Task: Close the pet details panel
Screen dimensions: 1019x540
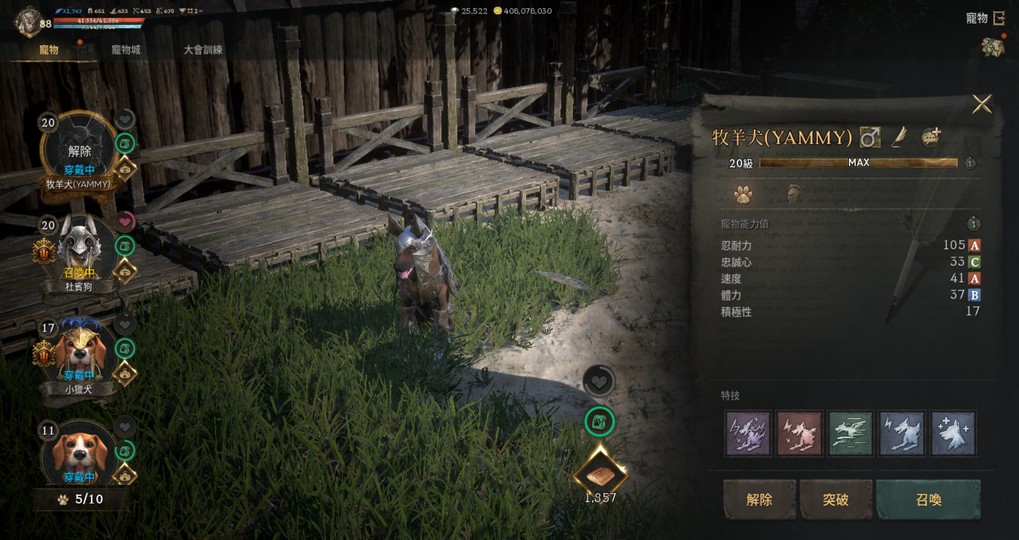Action: pos(982,104)
